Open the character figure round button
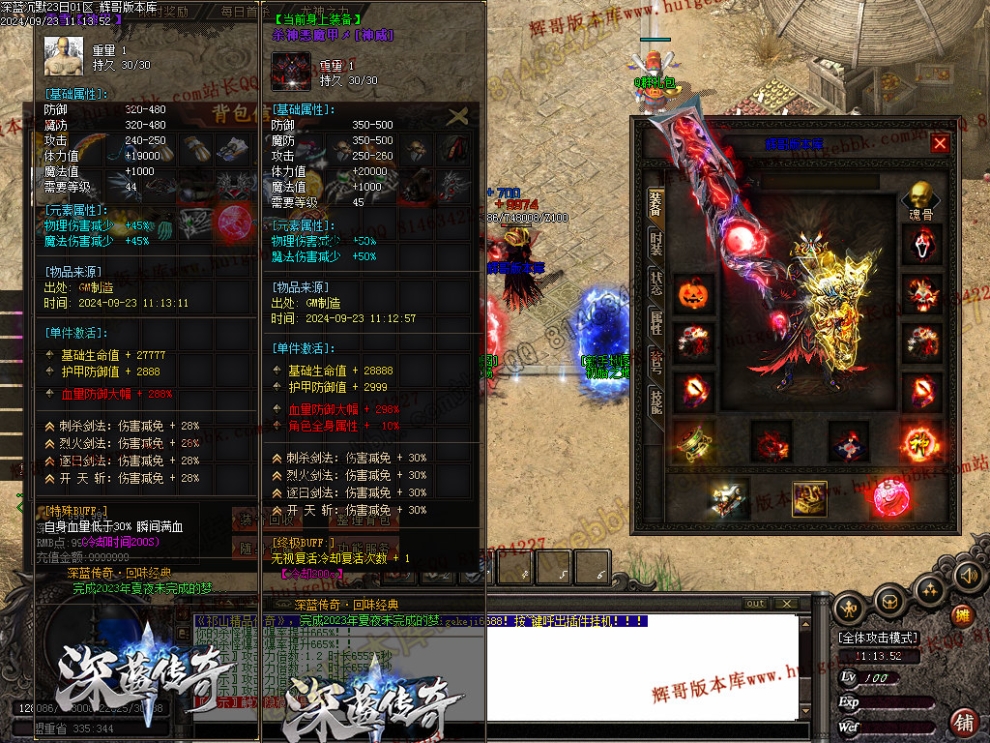The image size is (990, 743). (x=849, y=606)
